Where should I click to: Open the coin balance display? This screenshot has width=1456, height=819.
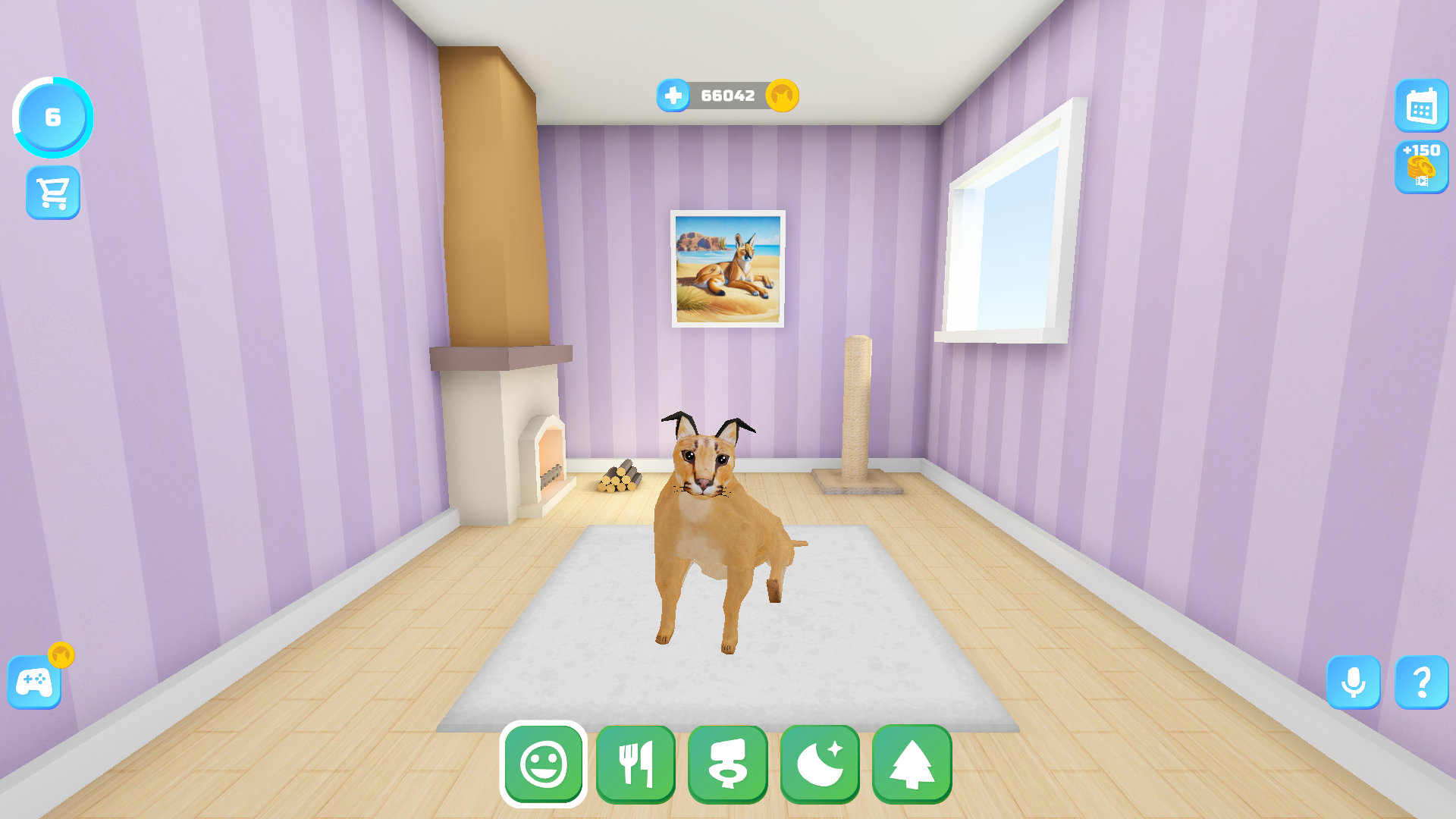[x=726, y=95]
